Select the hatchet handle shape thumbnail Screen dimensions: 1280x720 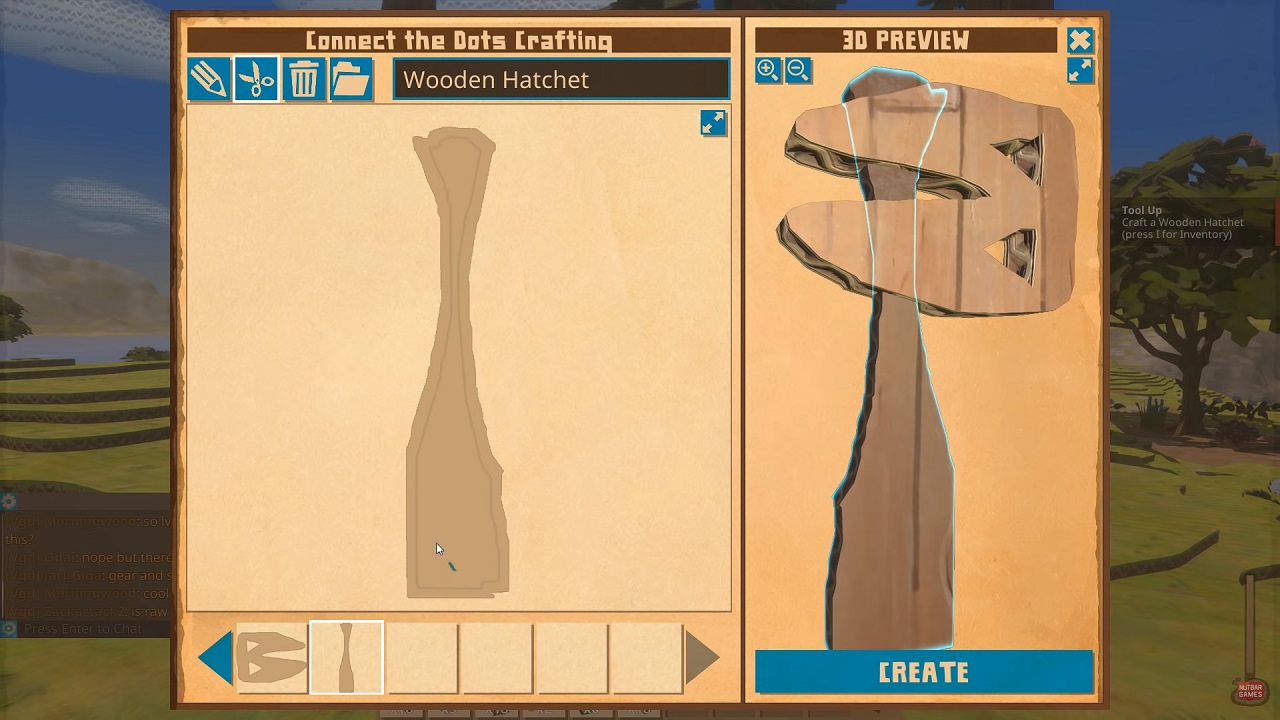(346, 657)
